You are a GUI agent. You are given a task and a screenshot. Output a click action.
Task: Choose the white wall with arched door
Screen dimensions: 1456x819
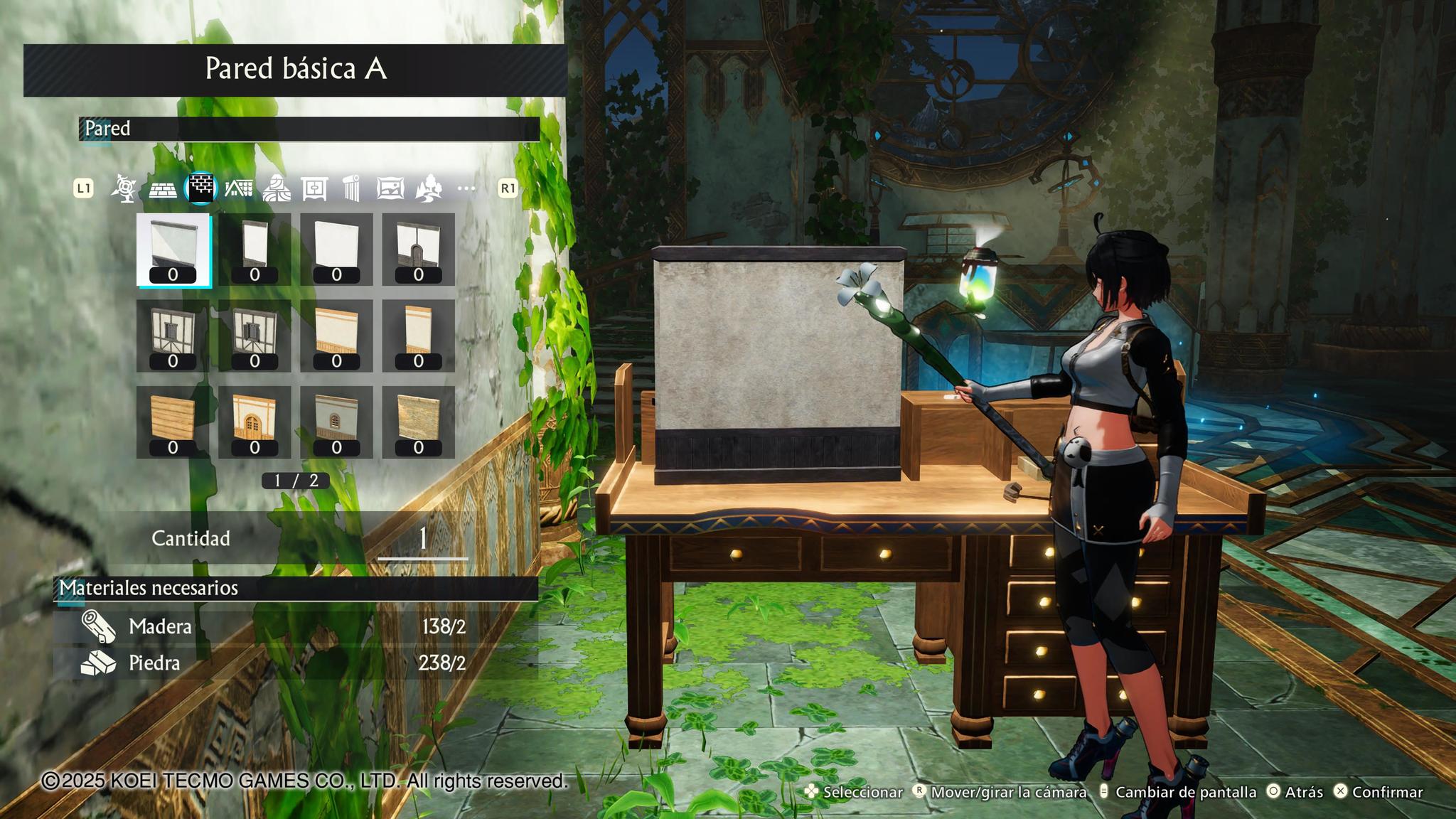[418, 250]
